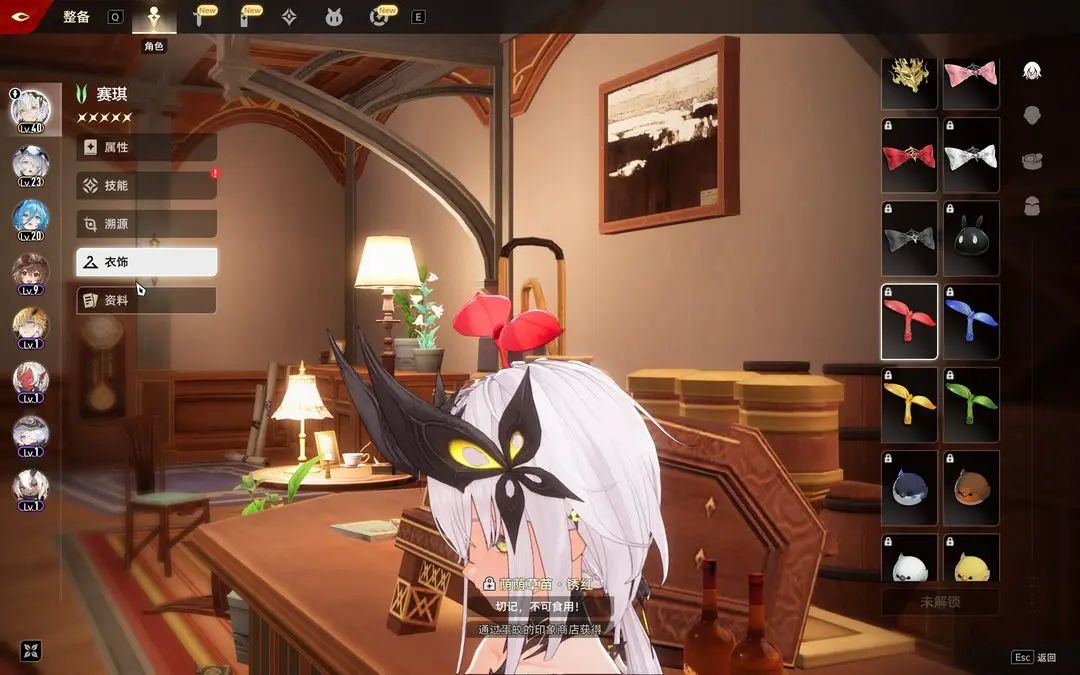This screenshot has width=1080, height=675.
Task: Select the 溯源 menu entry
Action: click(x=146, y=224)
